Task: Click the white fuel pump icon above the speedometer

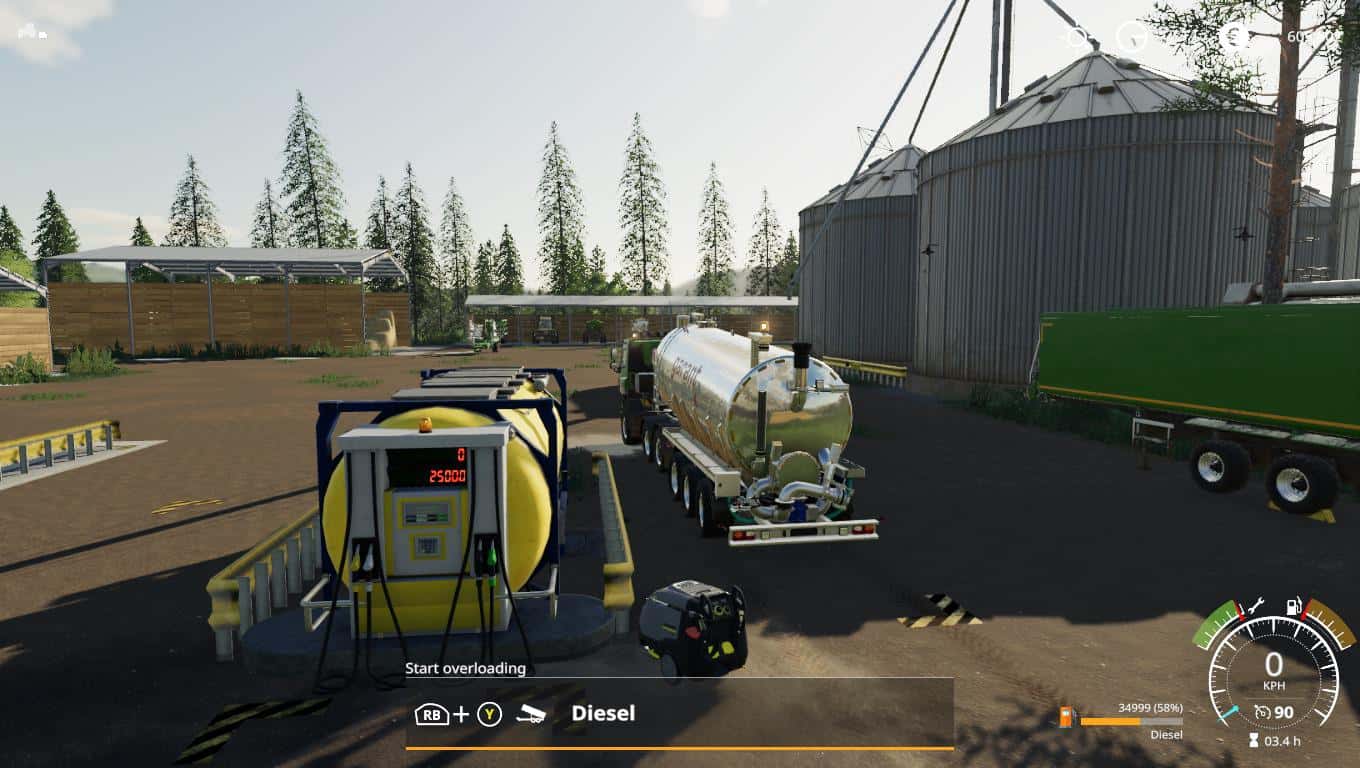Action: (x=1293, y=605)
